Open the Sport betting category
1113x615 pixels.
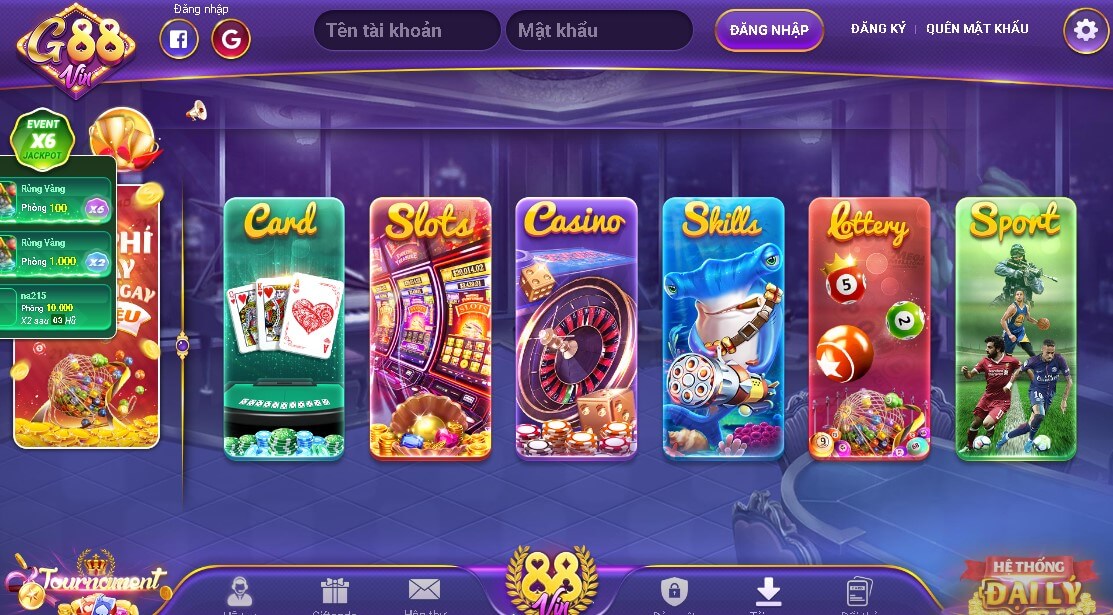pyautogui.click(x=1015, y=328)
